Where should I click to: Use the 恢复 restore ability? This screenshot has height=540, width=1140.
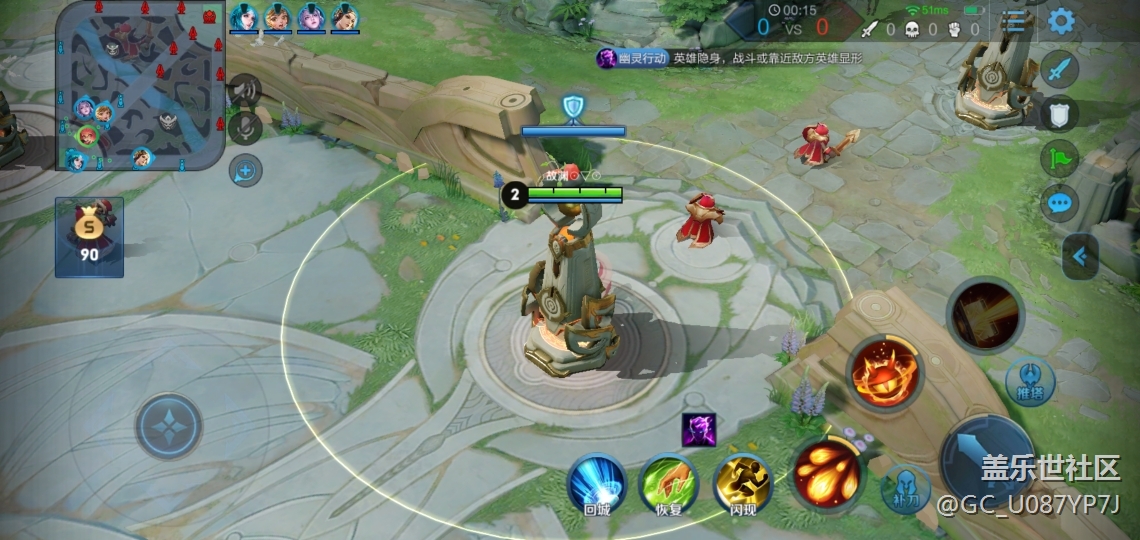(x=668, y=484)
